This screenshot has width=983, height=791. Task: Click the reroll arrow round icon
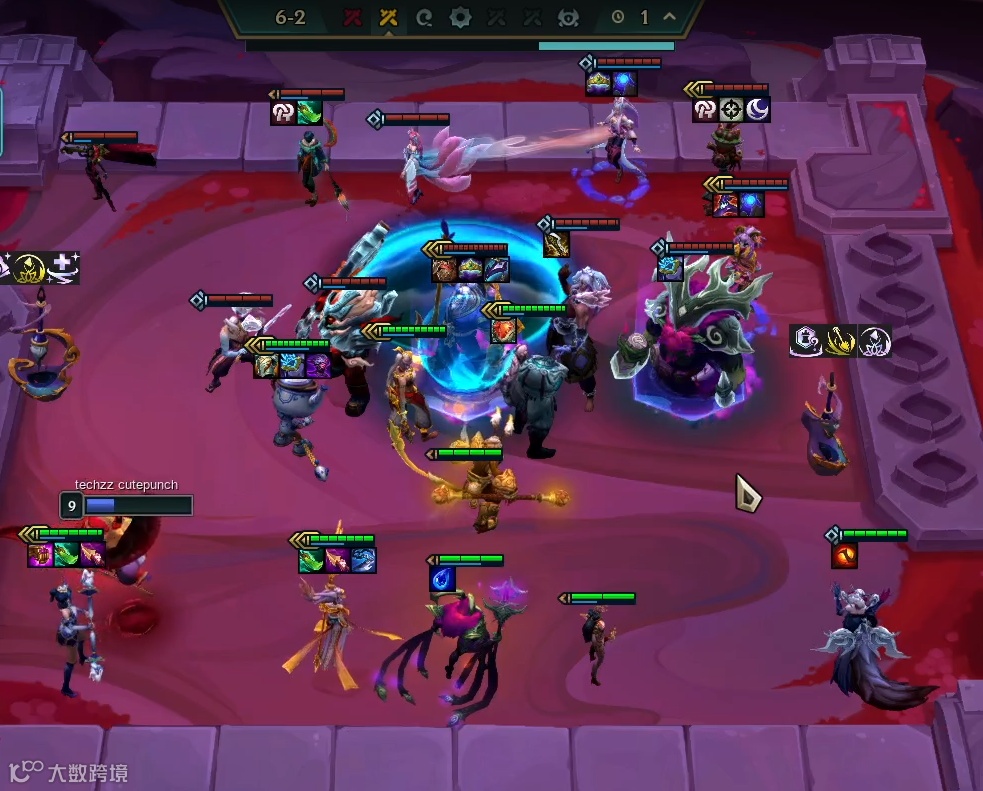point(424,17)
